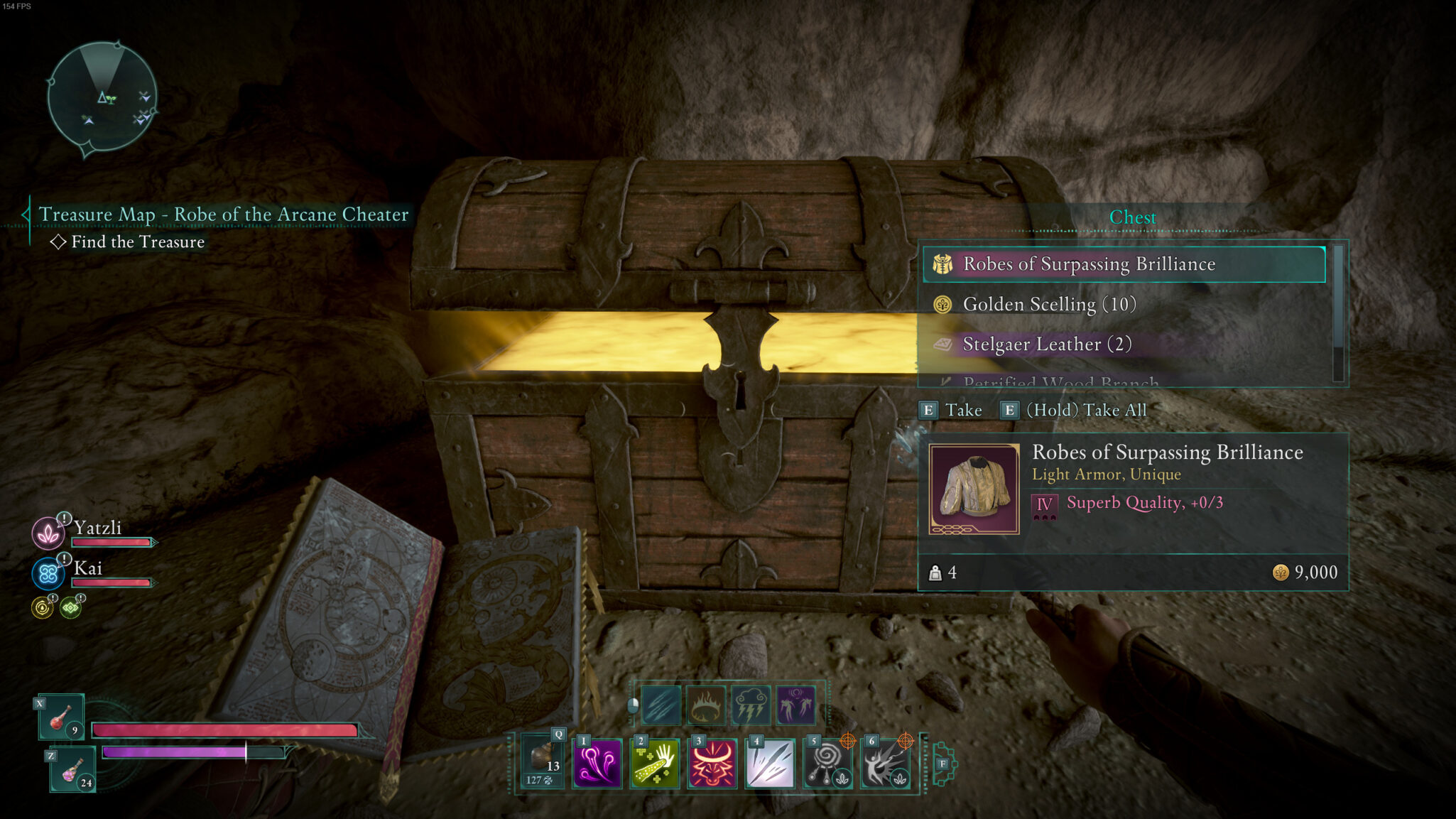Choose the Stelgaer Leather loot entry

pos(1124,345)
